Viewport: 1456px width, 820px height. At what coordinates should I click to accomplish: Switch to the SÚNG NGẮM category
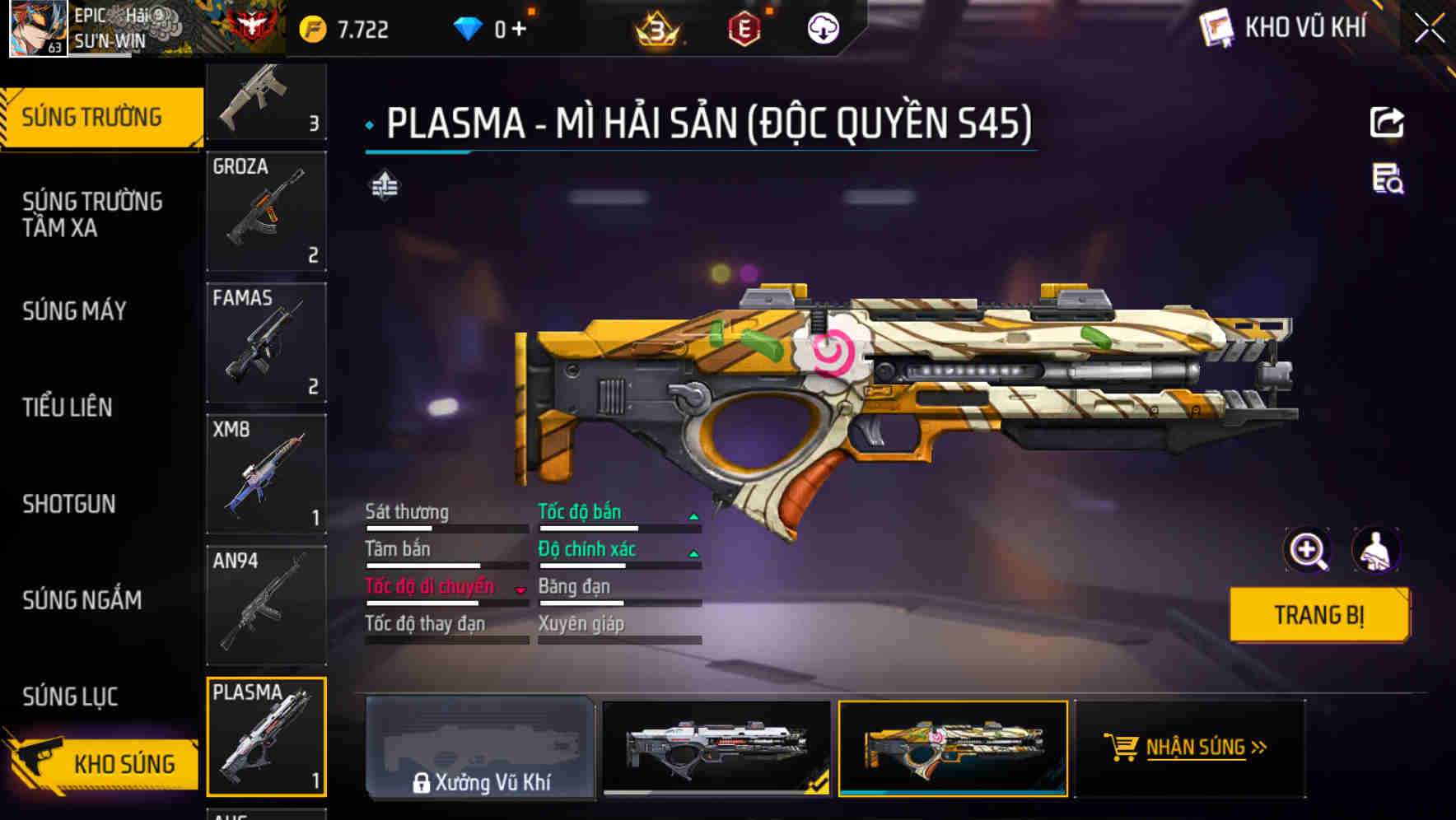click(82, 600)
